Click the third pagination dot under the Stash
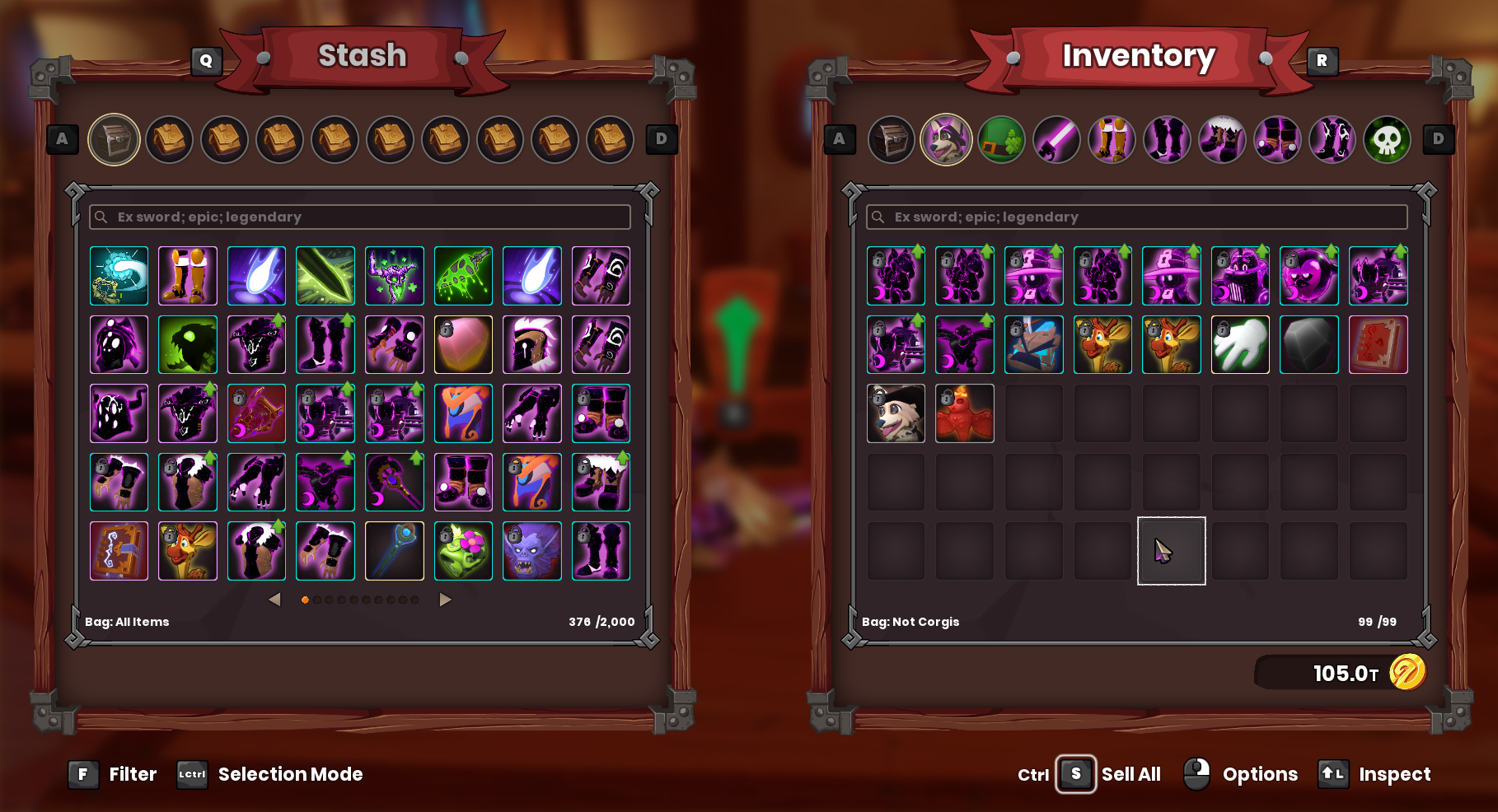Image resolution: width=1498 pixels, height=812 pixels. 330,600
